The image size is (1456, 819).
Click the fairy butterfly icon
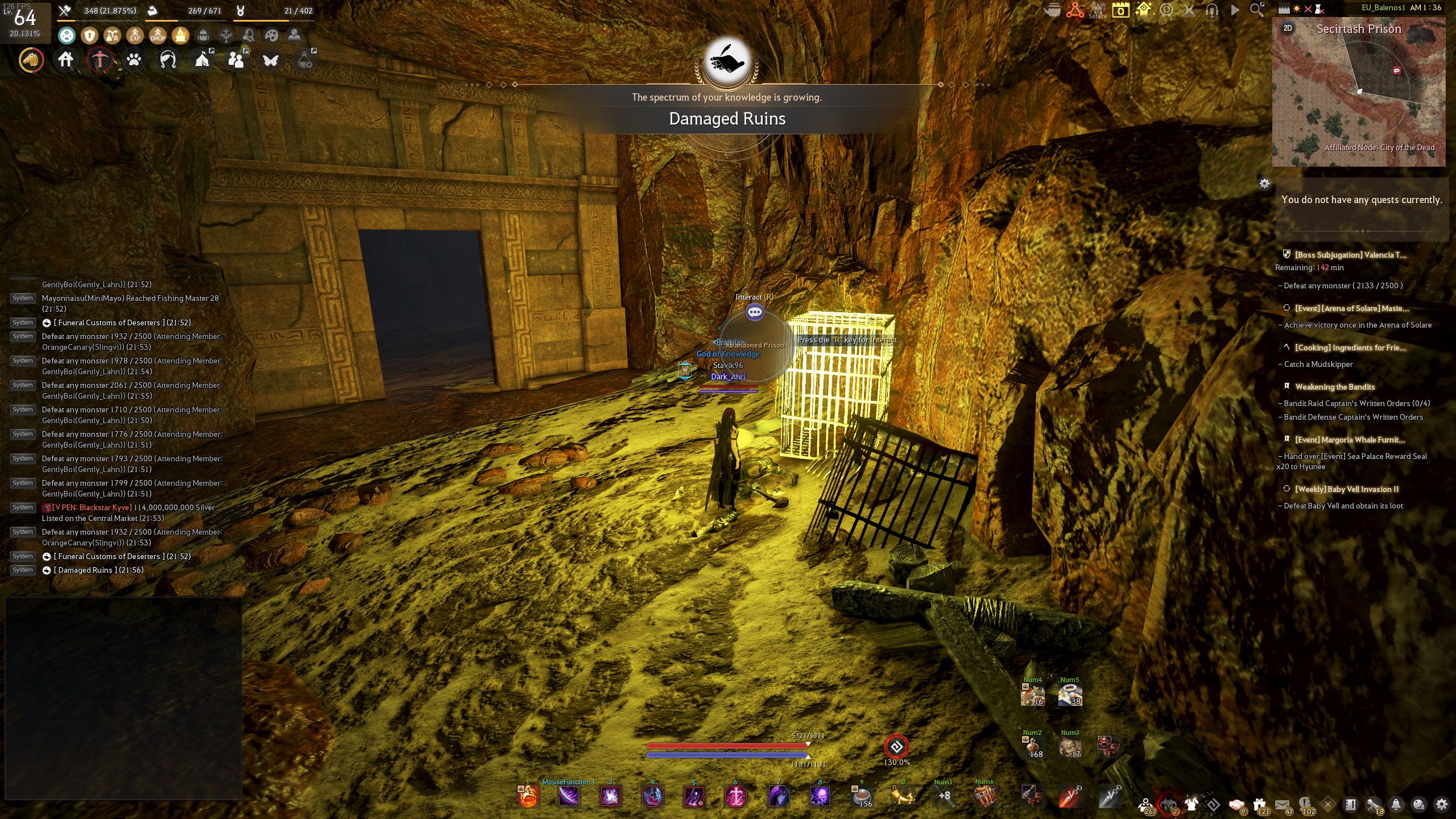click(x=270, y=60)
